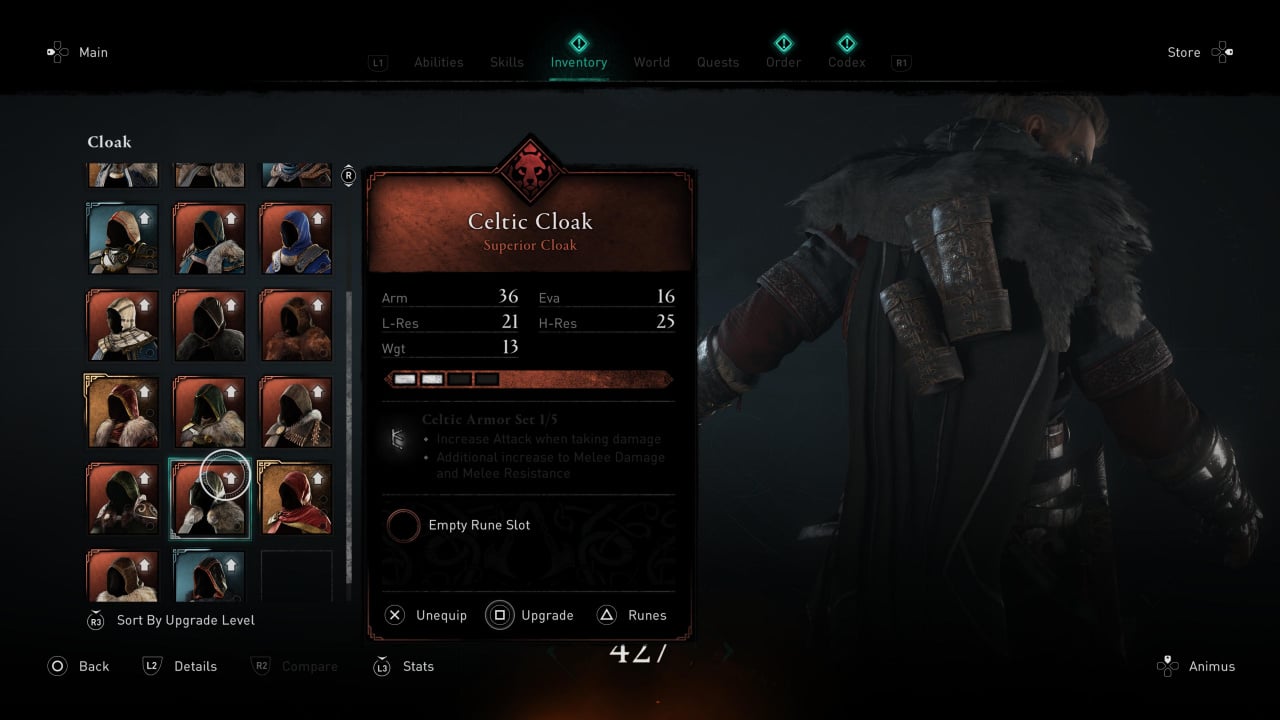1280x720 pixels.
Task: Switch to the Order tab
Action: pos(783,62)
